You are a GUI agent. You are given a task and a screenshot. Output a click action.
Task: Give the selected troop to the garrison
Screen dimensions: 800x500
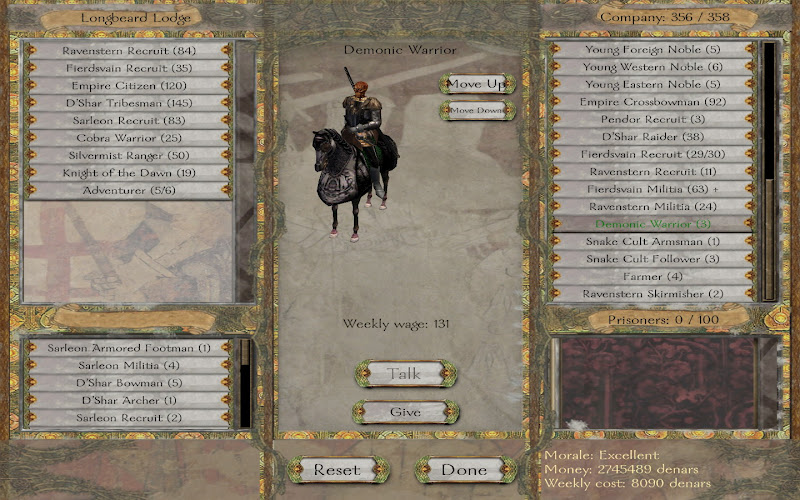click(x=405, y=412)
